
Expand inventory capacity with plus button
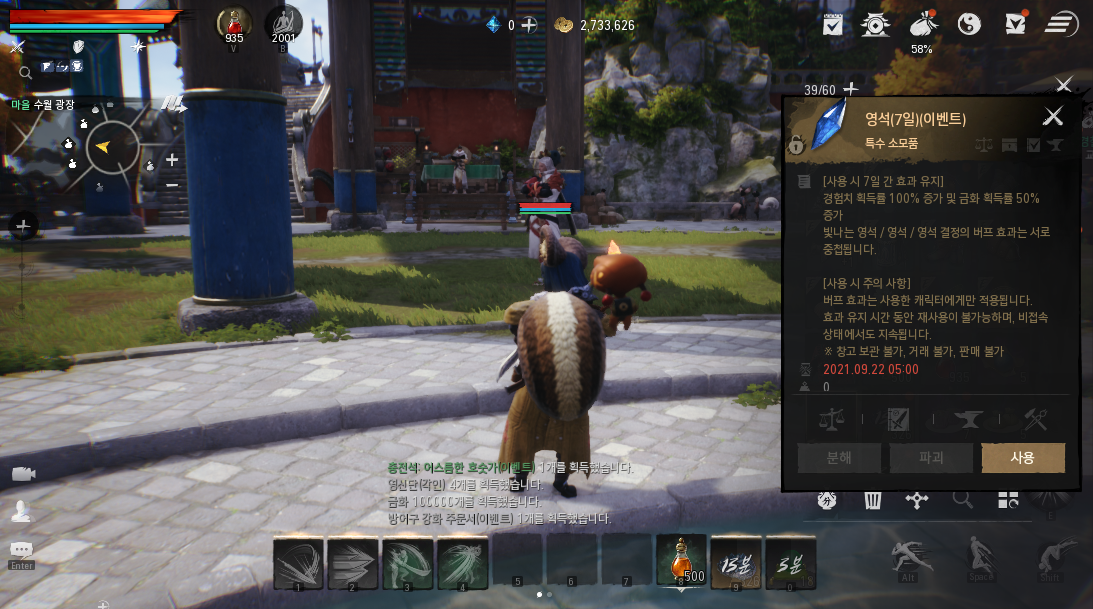(851, 90)
